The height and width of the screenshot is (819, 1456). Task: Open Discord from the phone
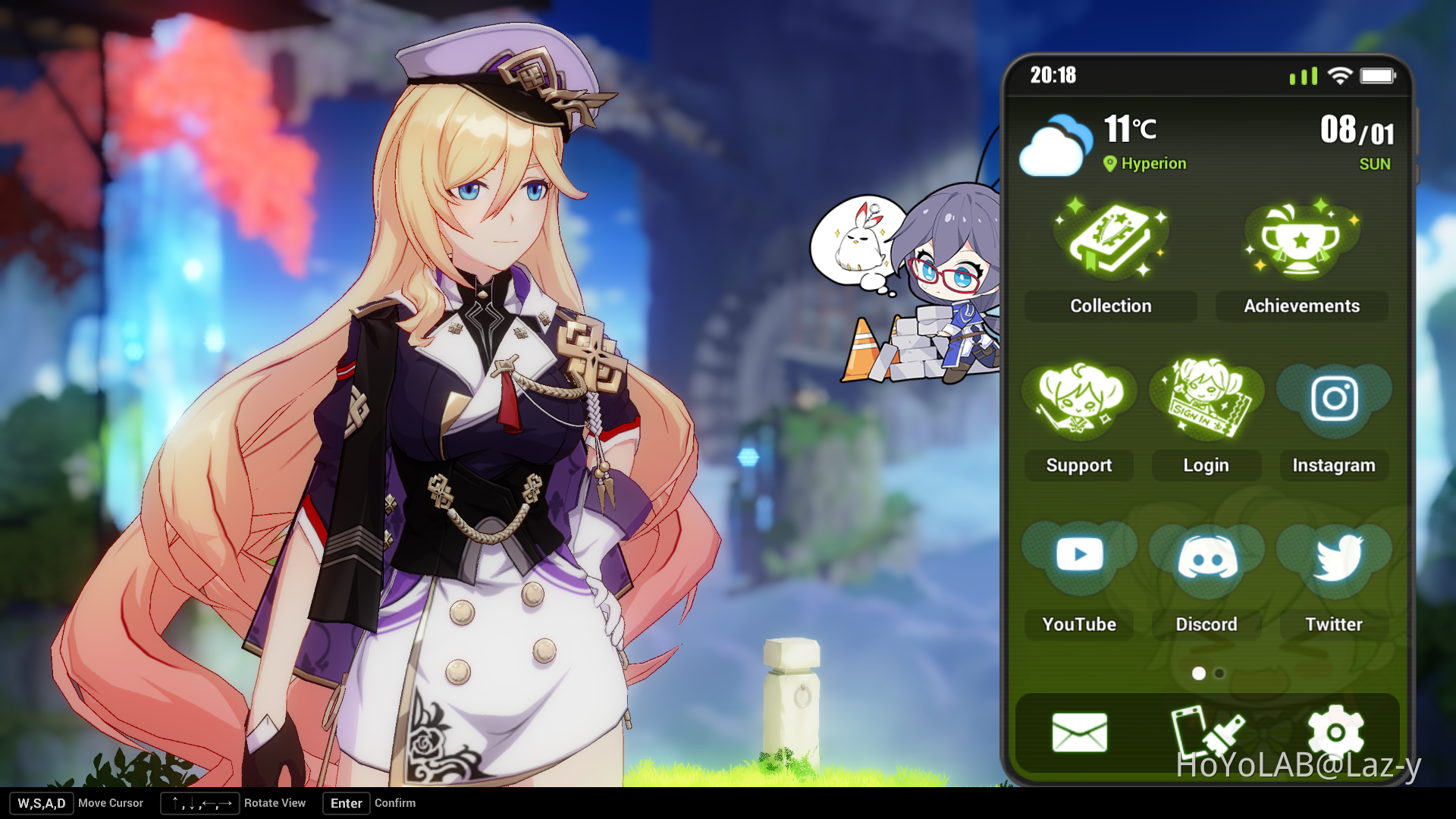pyautogui.click(x=1206, y=557)
